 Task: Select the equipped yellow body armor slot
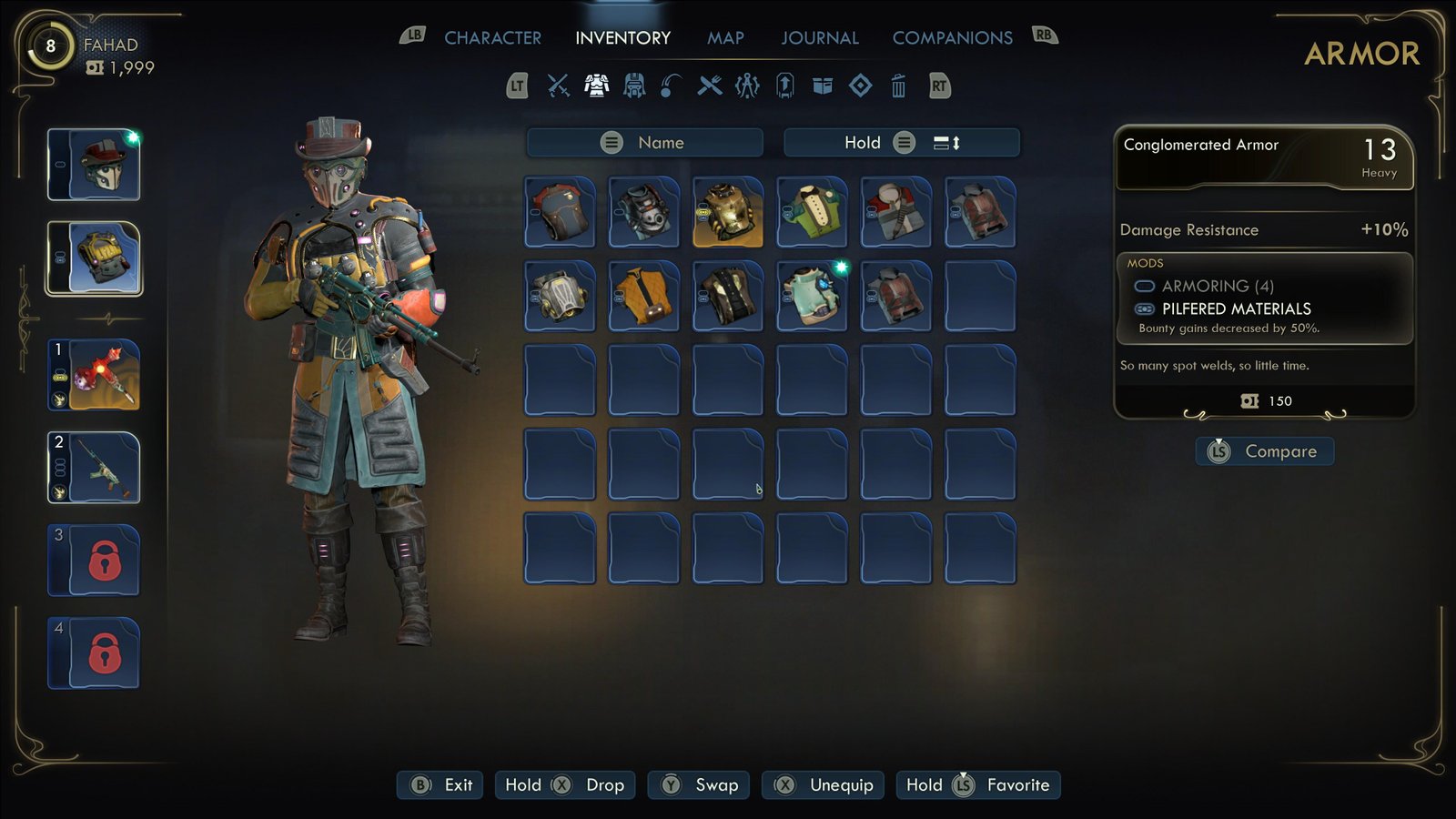pos(95,258)
